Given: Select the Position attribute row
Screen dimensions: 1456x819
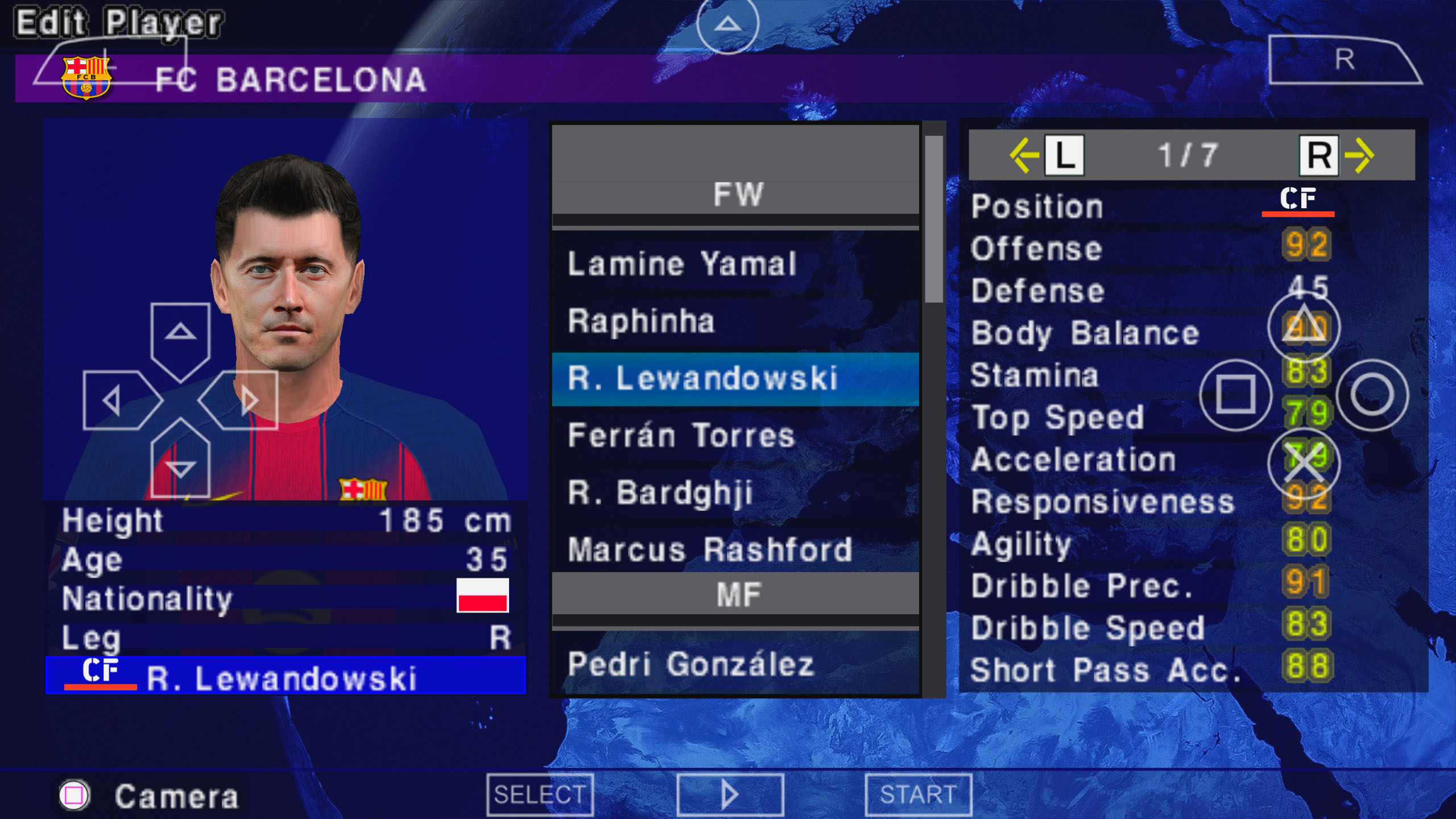Looking at the screenshot, I should point(1192,206).
